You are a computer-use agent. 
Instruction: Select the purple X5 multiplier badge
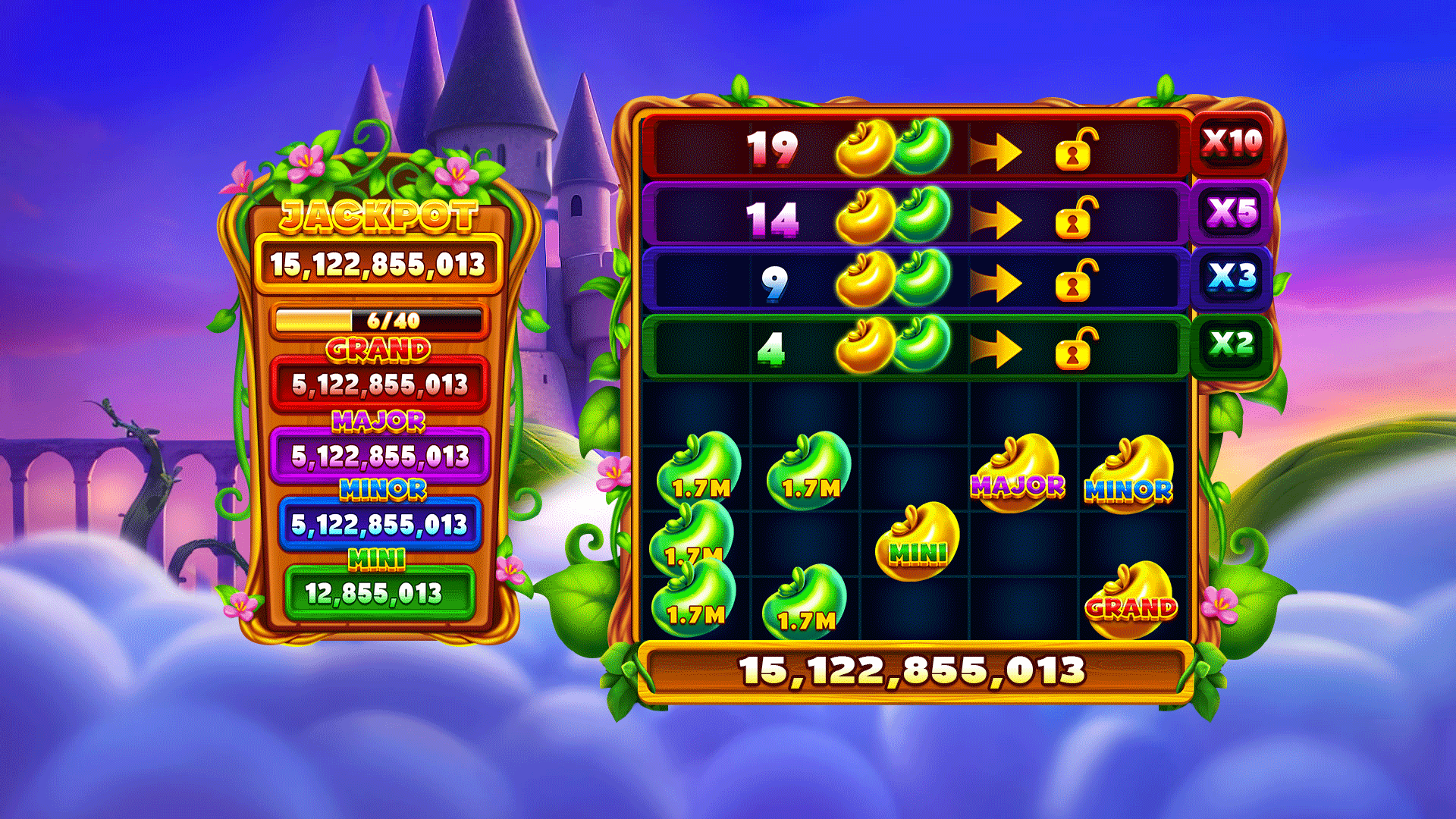point(1232,212)
